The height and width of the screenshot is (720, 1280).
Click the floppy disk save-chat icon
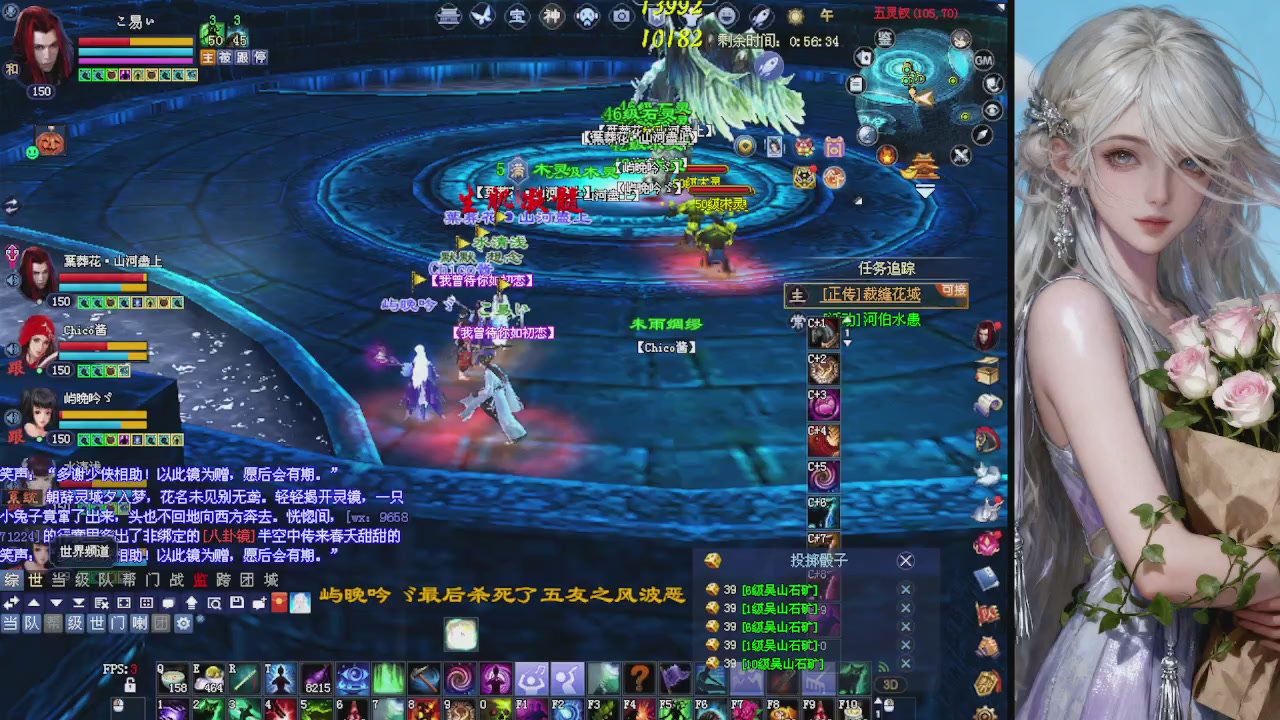click(237, 603)
